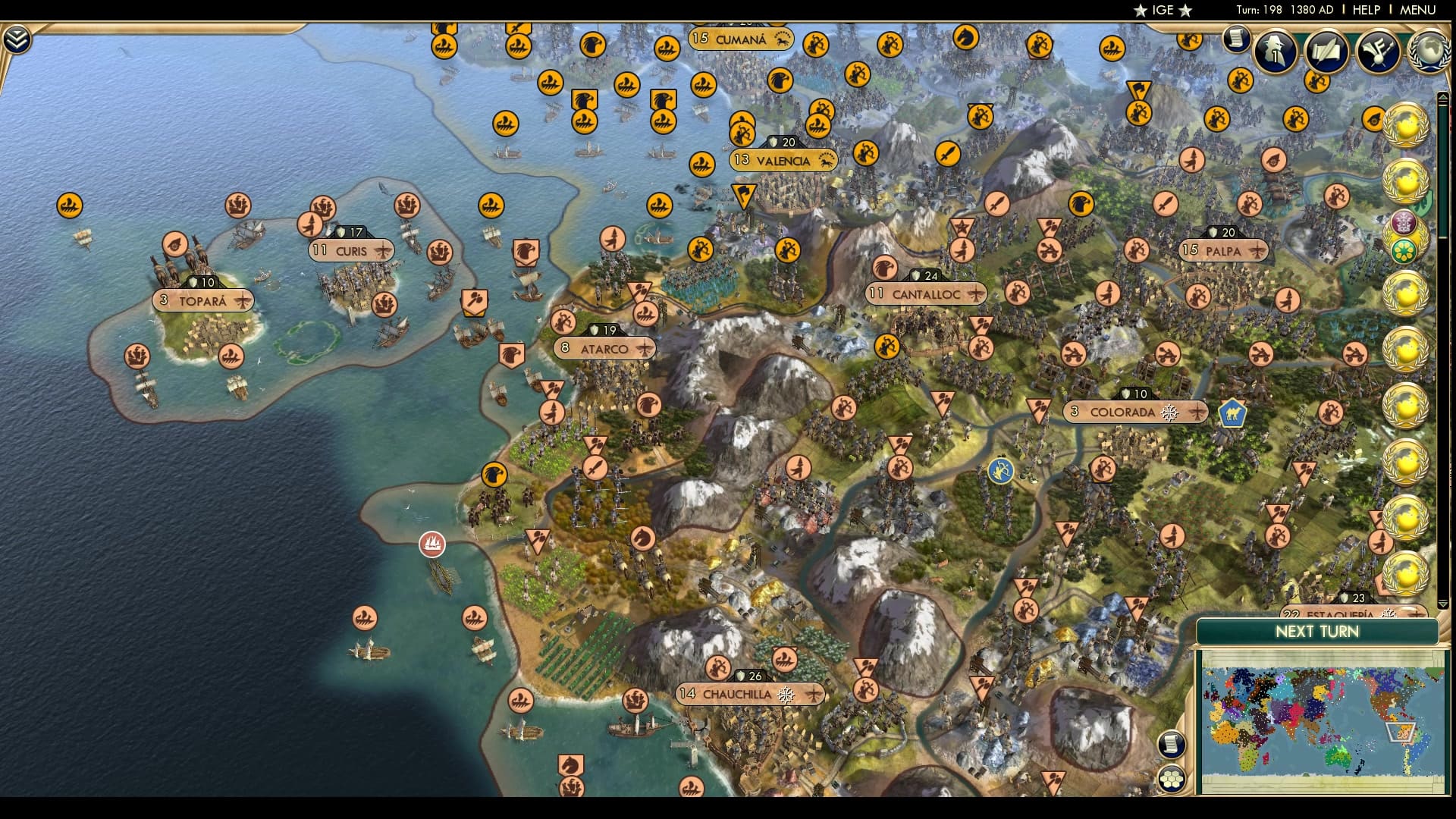Open the World Congress globe icon
This screenshot has width=1456, height=819.
[1430, 52]
